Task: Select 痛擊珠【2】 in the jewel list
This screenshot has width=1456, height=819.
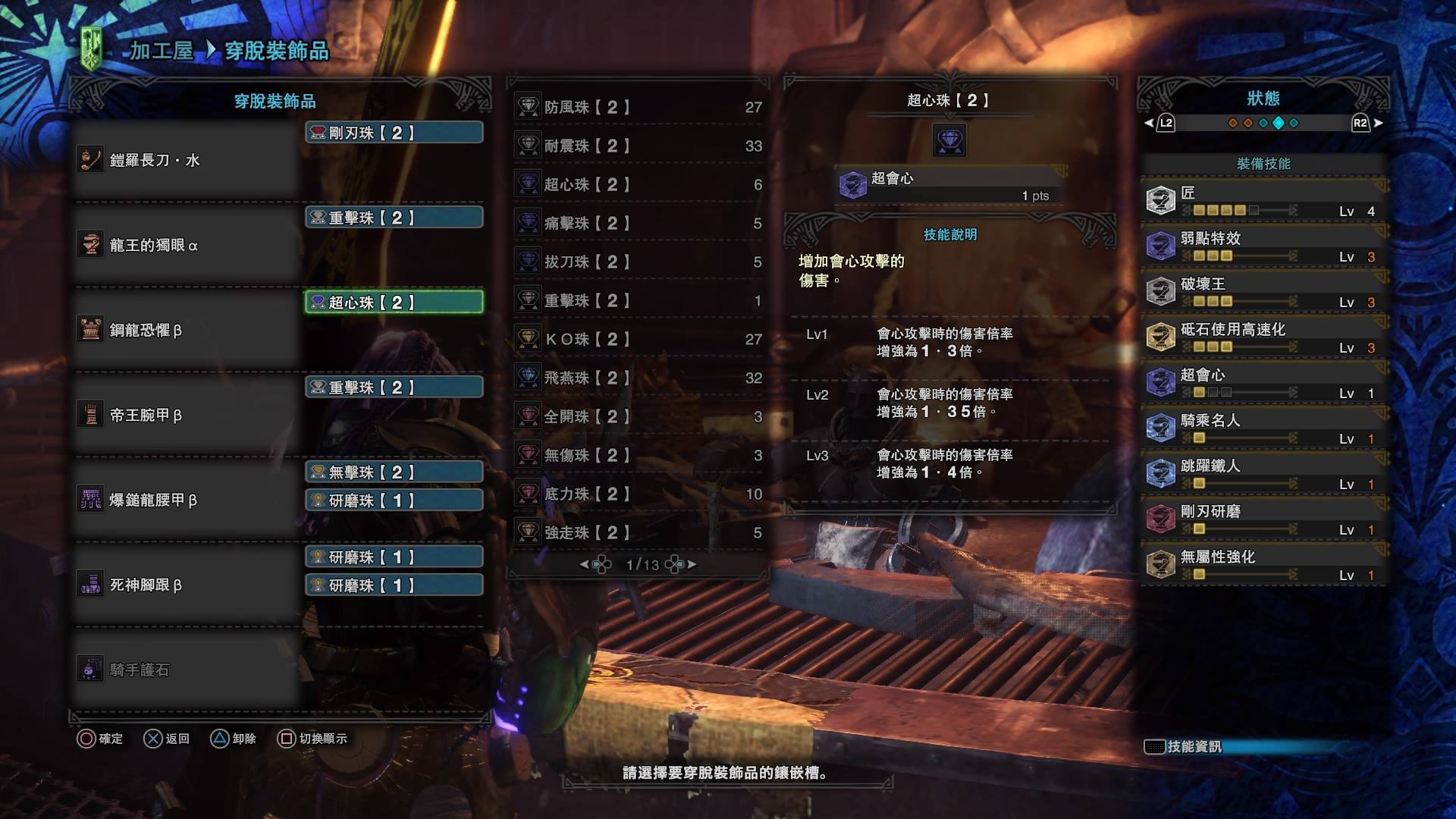Action: point(638,224)
